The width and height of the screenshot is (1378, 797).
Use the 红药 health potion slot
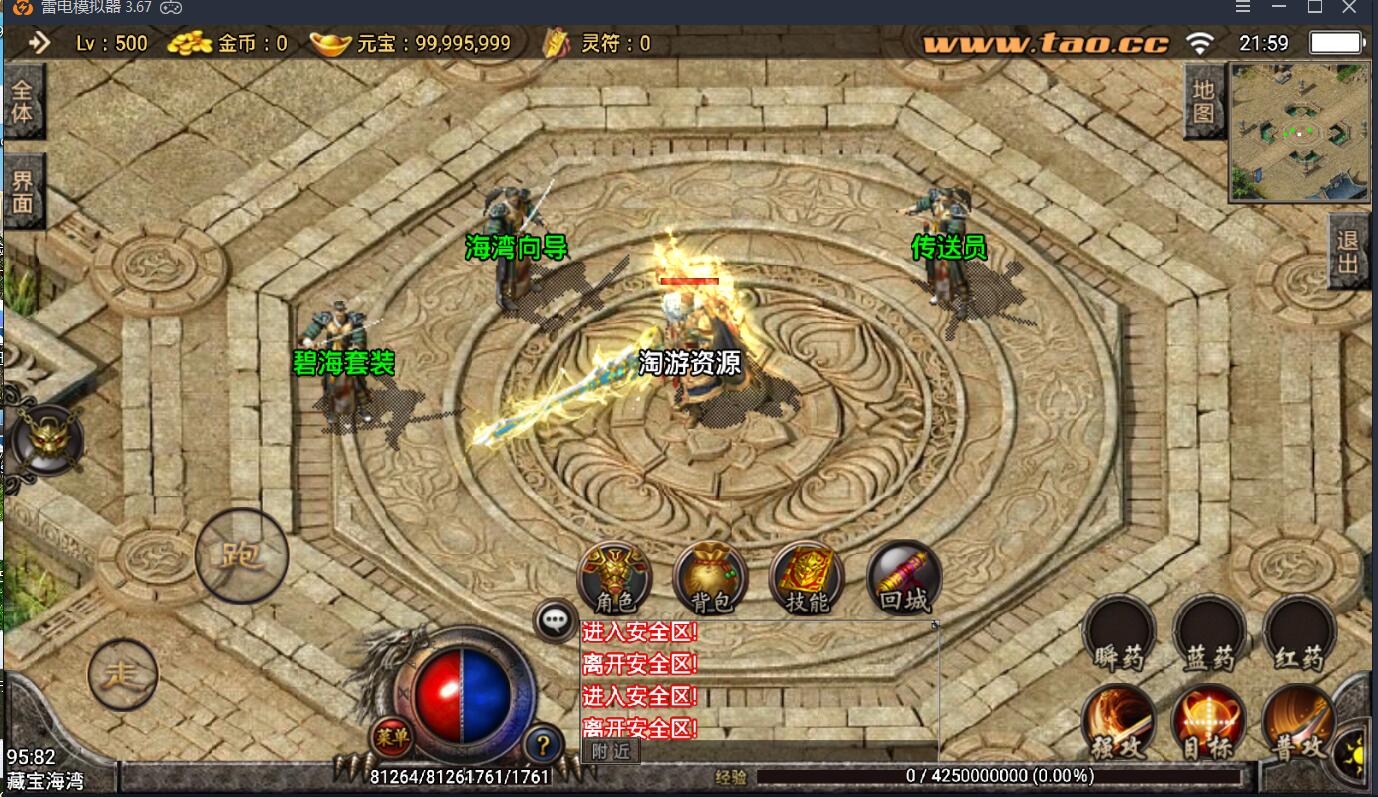(x=1299, y=633)
